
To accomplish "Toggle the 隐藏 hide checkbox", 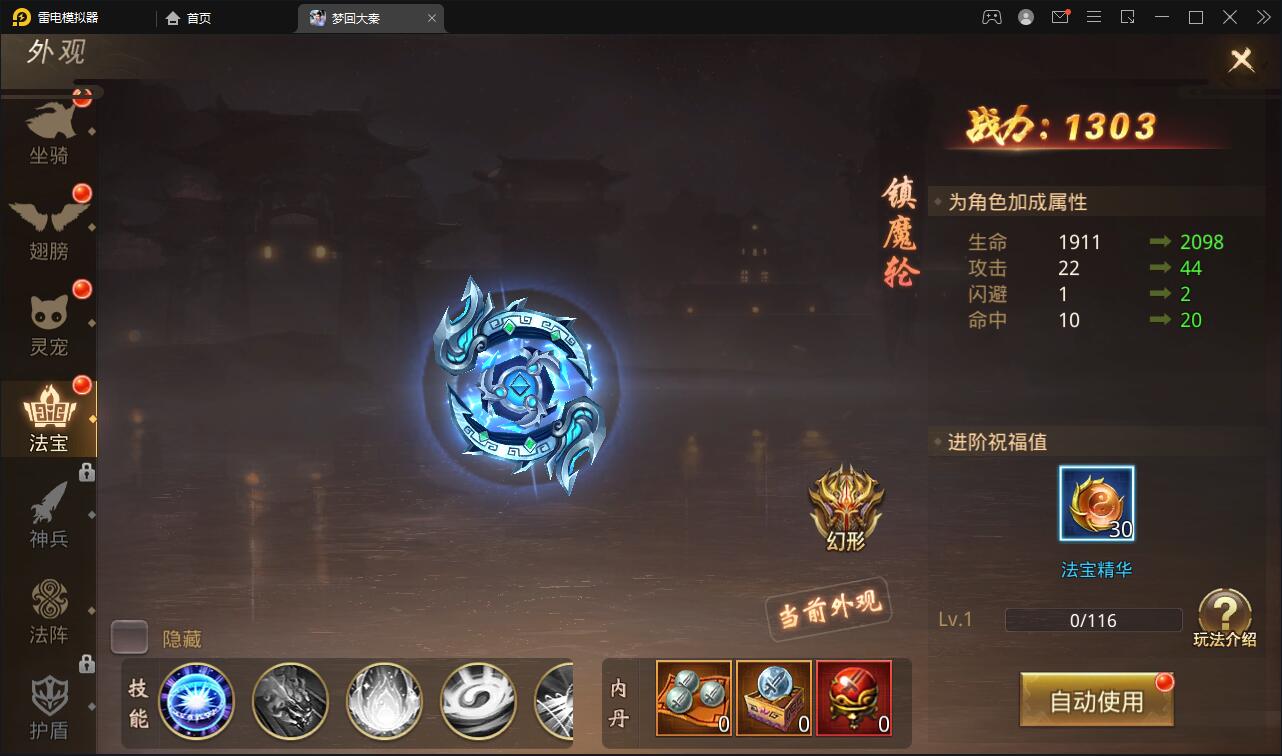I will (x=130, y=638).
